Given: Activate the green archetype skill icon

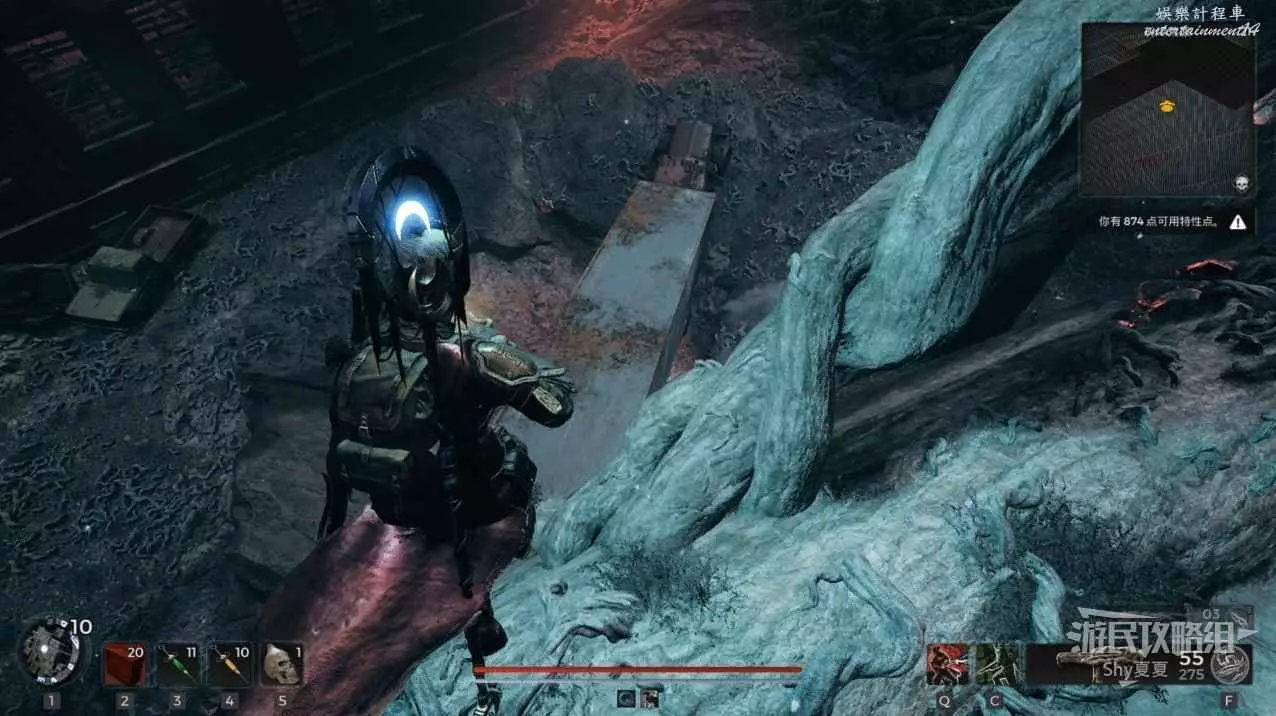Looking at the screenshot, I should 997,663.
